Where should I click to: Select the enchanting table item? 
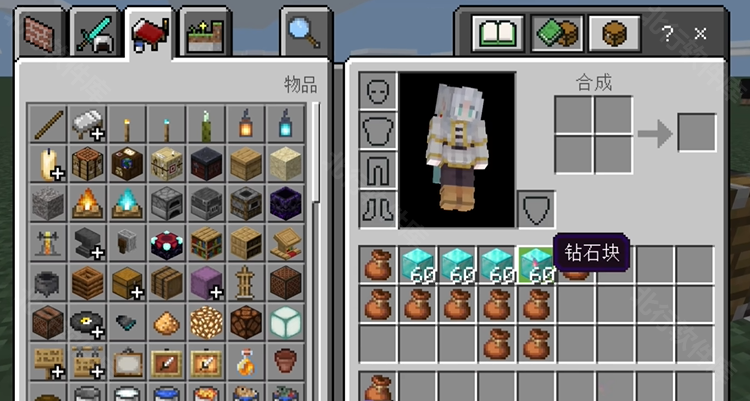(166, 243)
